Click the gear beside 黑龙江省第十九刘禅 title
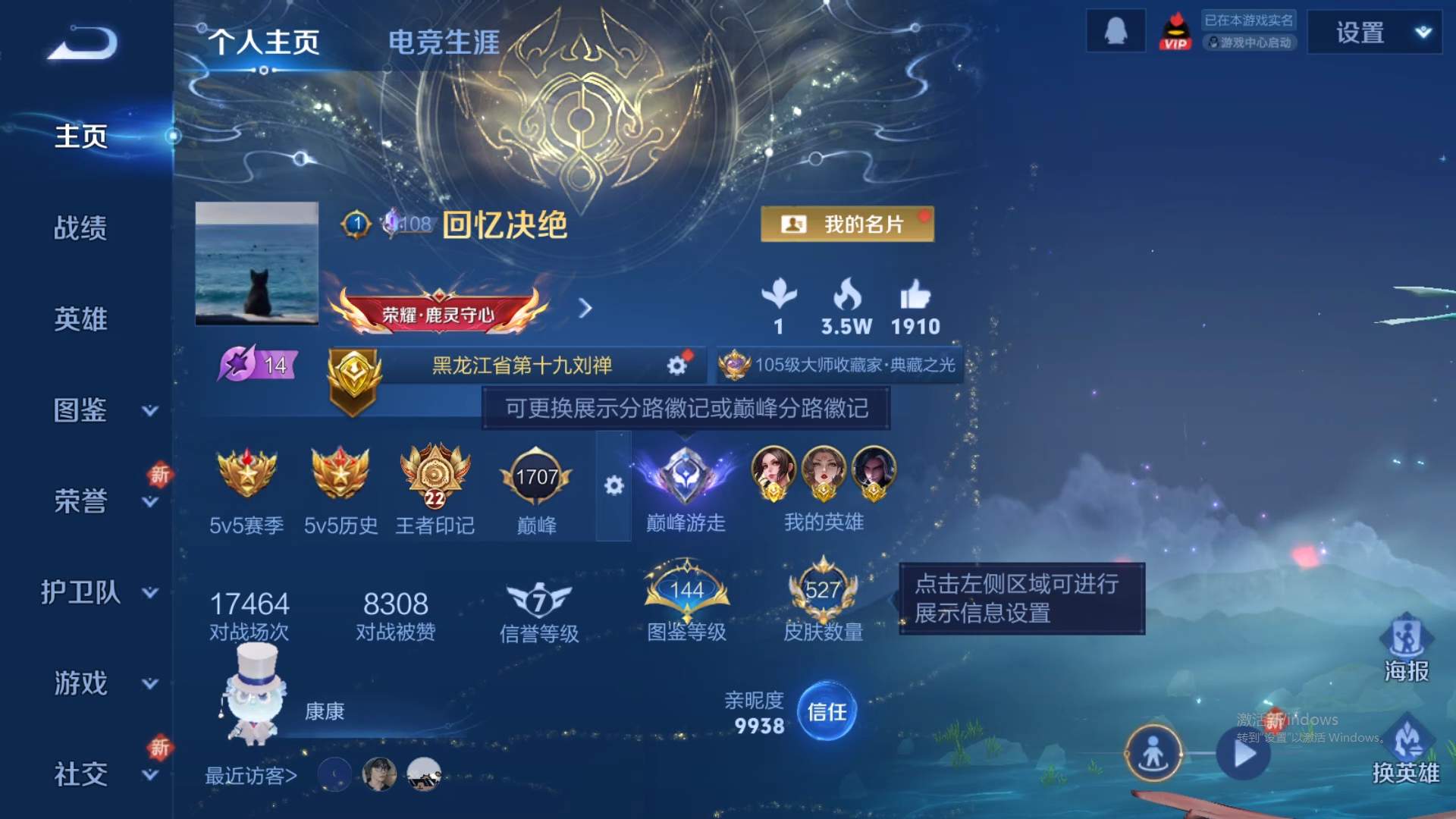1456x819 pixels. (677, 365)
